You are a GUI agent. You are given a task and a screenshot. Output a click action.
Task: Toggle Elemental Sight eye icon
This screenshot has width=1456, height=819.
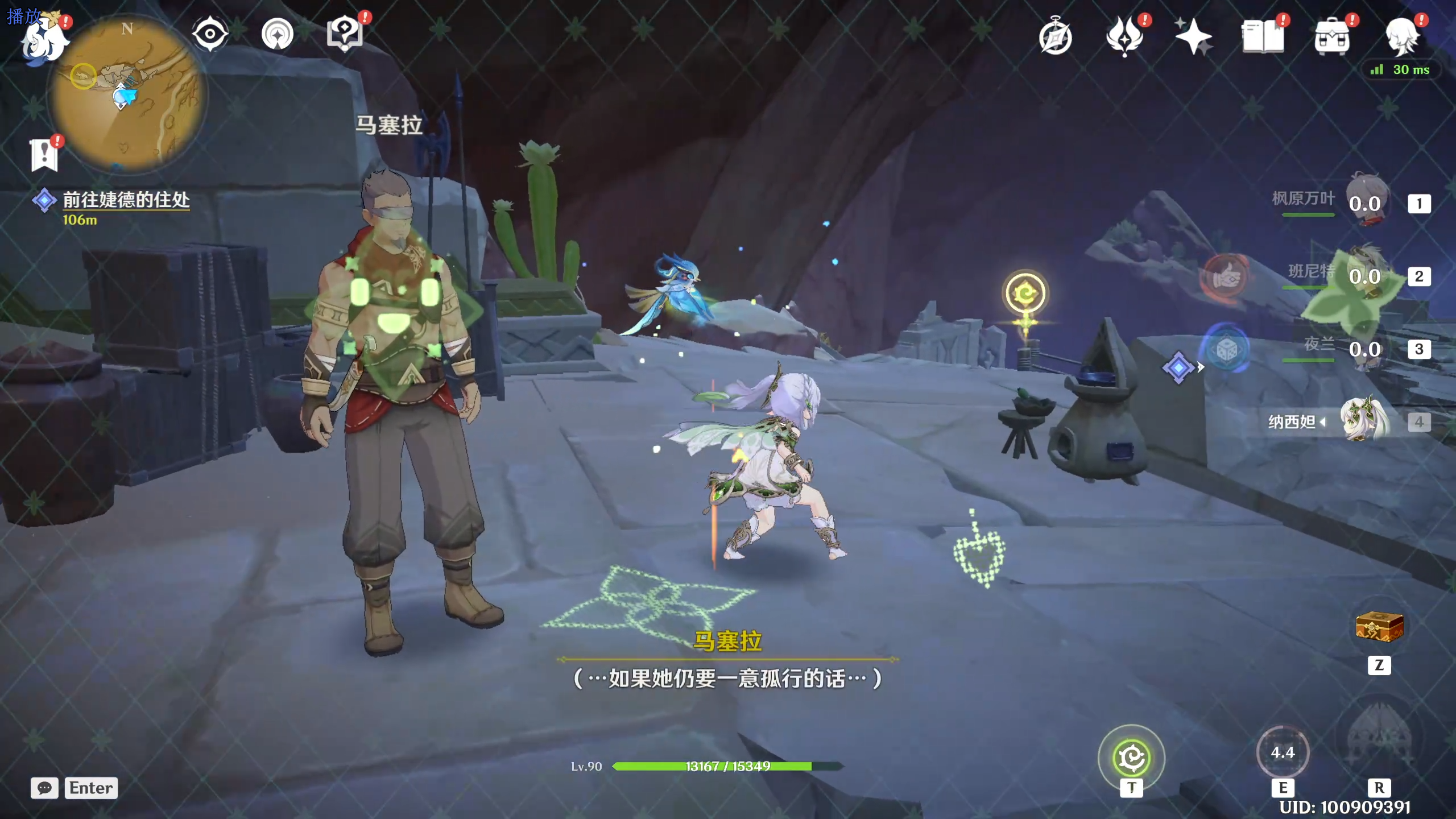pos(210,34)
